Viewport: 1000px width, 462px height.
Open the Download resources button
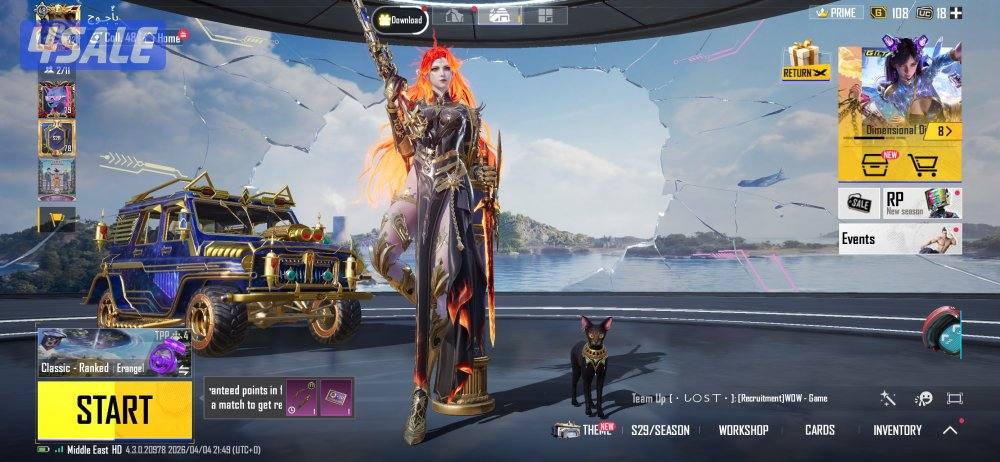click(x=401, y=18)
